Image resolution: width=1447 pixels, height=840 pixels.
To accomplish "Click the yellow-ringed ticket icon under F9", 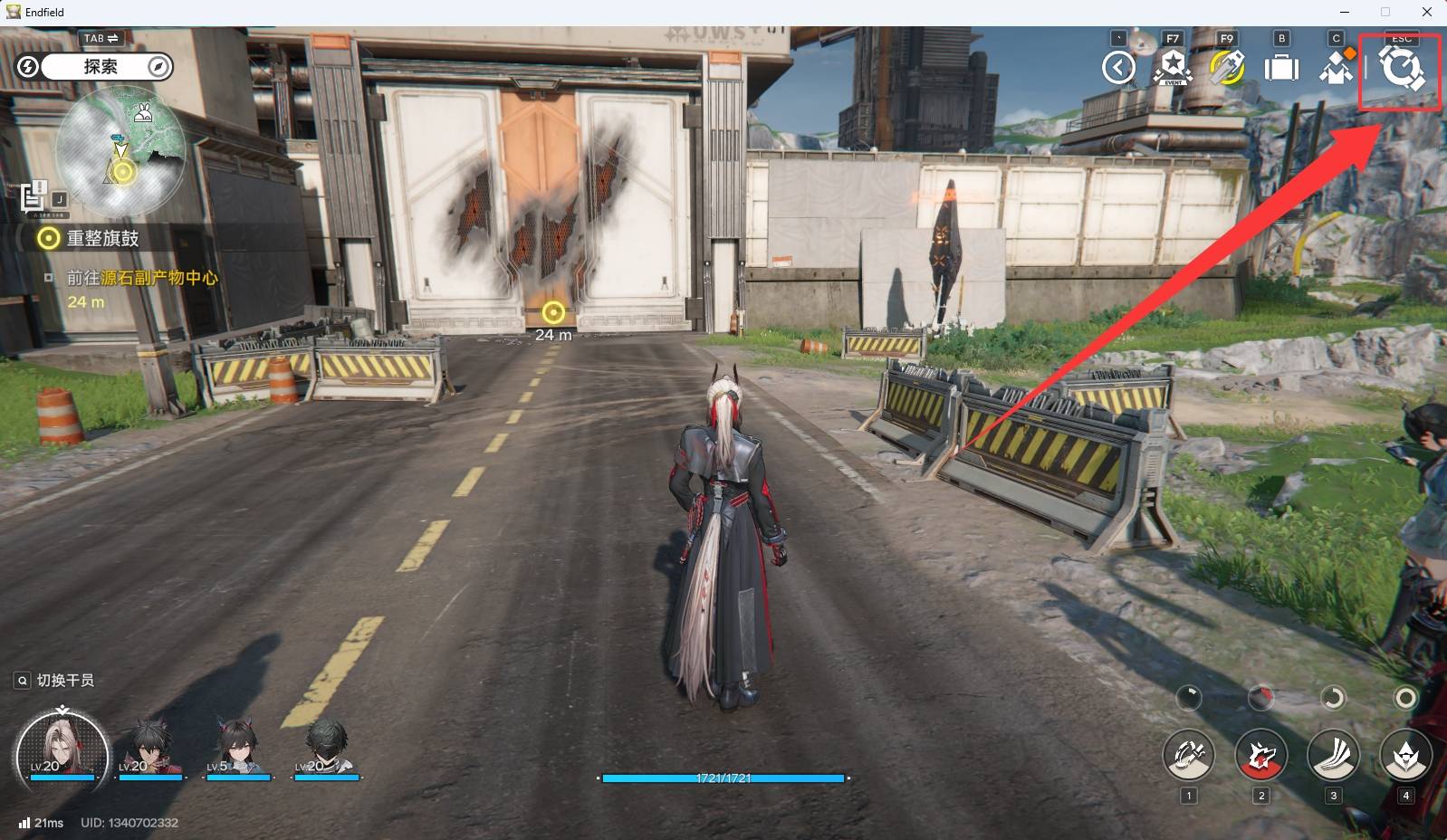I will [x=1227, y=68].
